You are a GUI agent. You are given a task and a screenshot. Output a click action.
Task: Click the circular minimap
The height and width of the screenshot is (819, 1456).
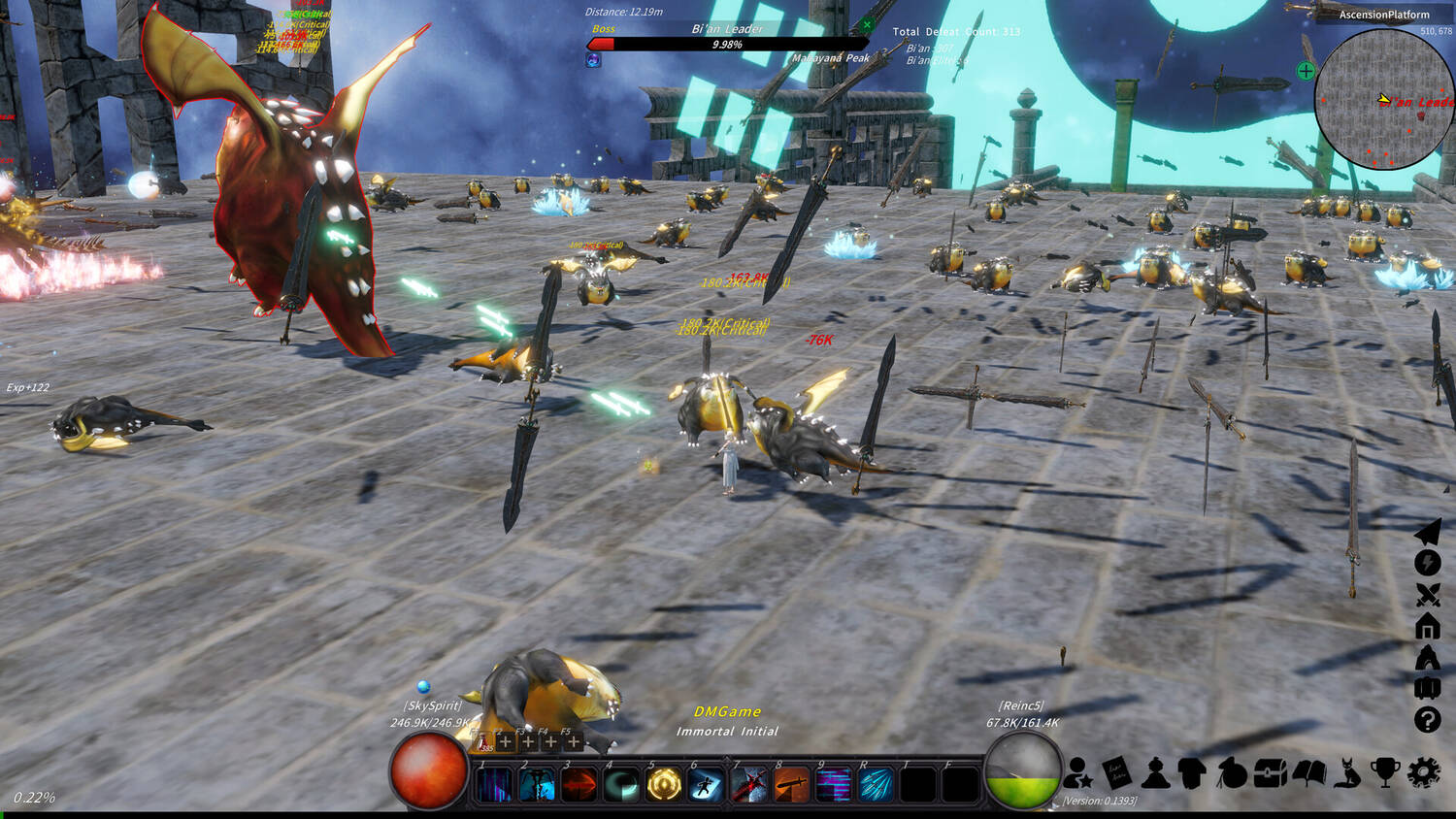pos(1384,98)
